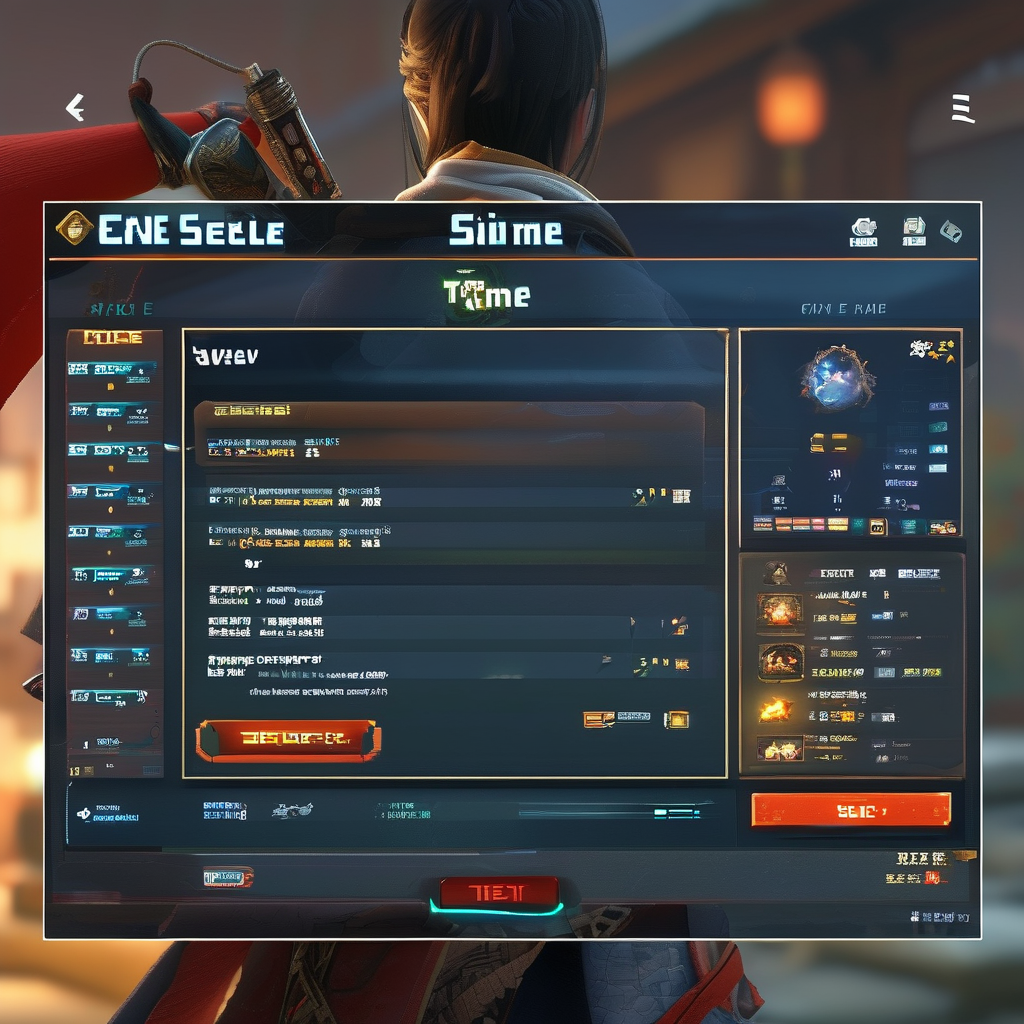Viewport: 1024px width, 1024px height.
Task: Select the glowing blue orb portrait
Action: (838, 377)
